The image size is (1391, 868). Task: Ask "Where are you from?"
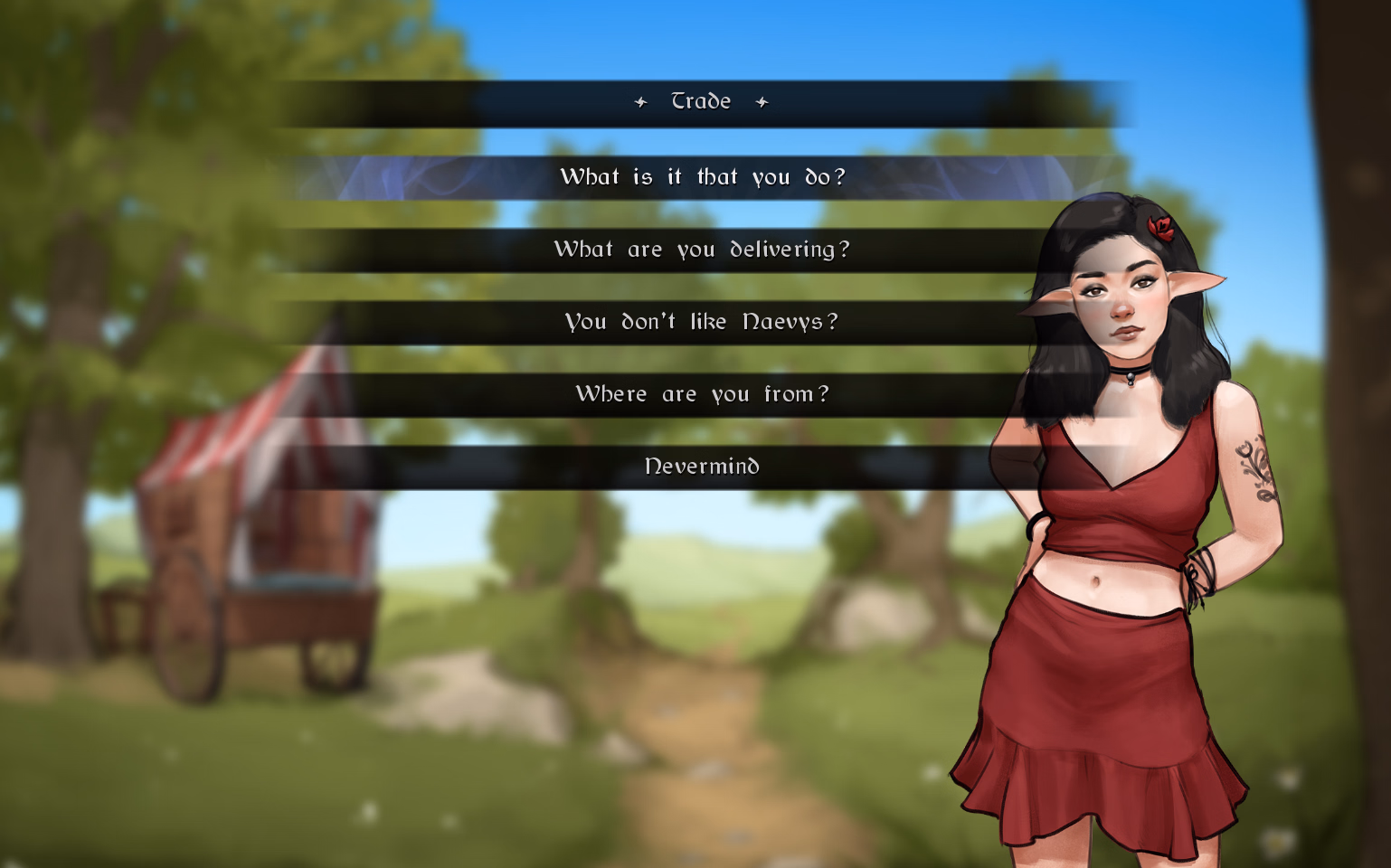tap(702, 394)
